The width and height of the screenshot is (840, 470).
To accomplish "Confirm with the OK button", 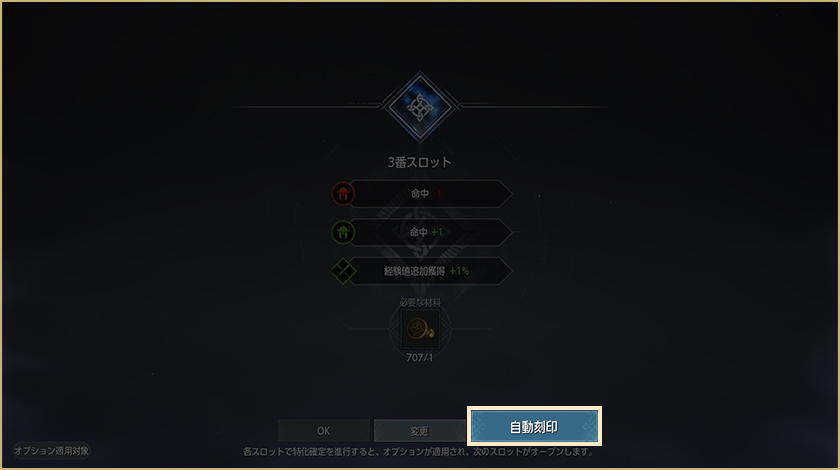I will [323, 431].
